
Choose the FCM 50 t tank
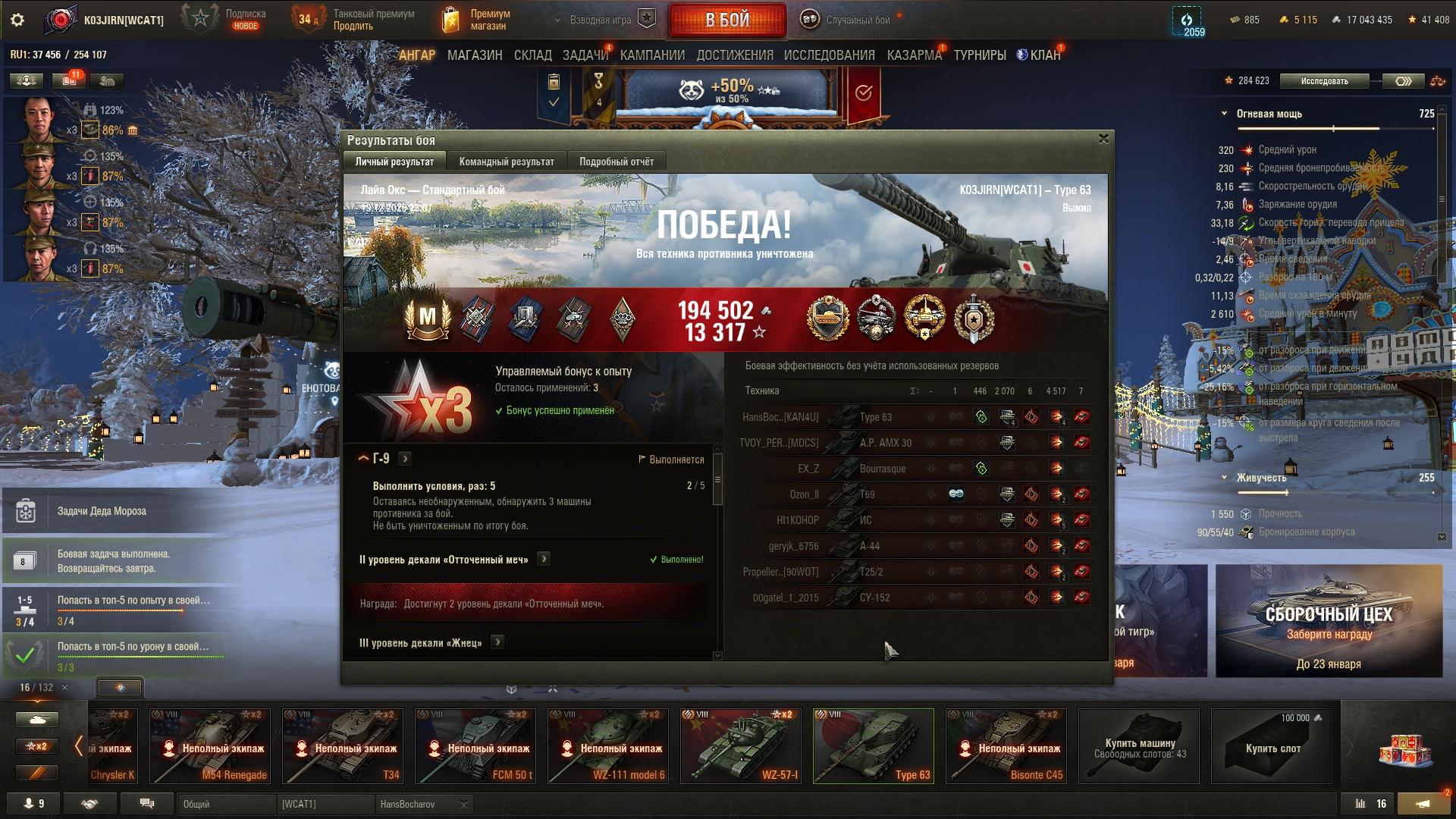(x=475, y=746)
